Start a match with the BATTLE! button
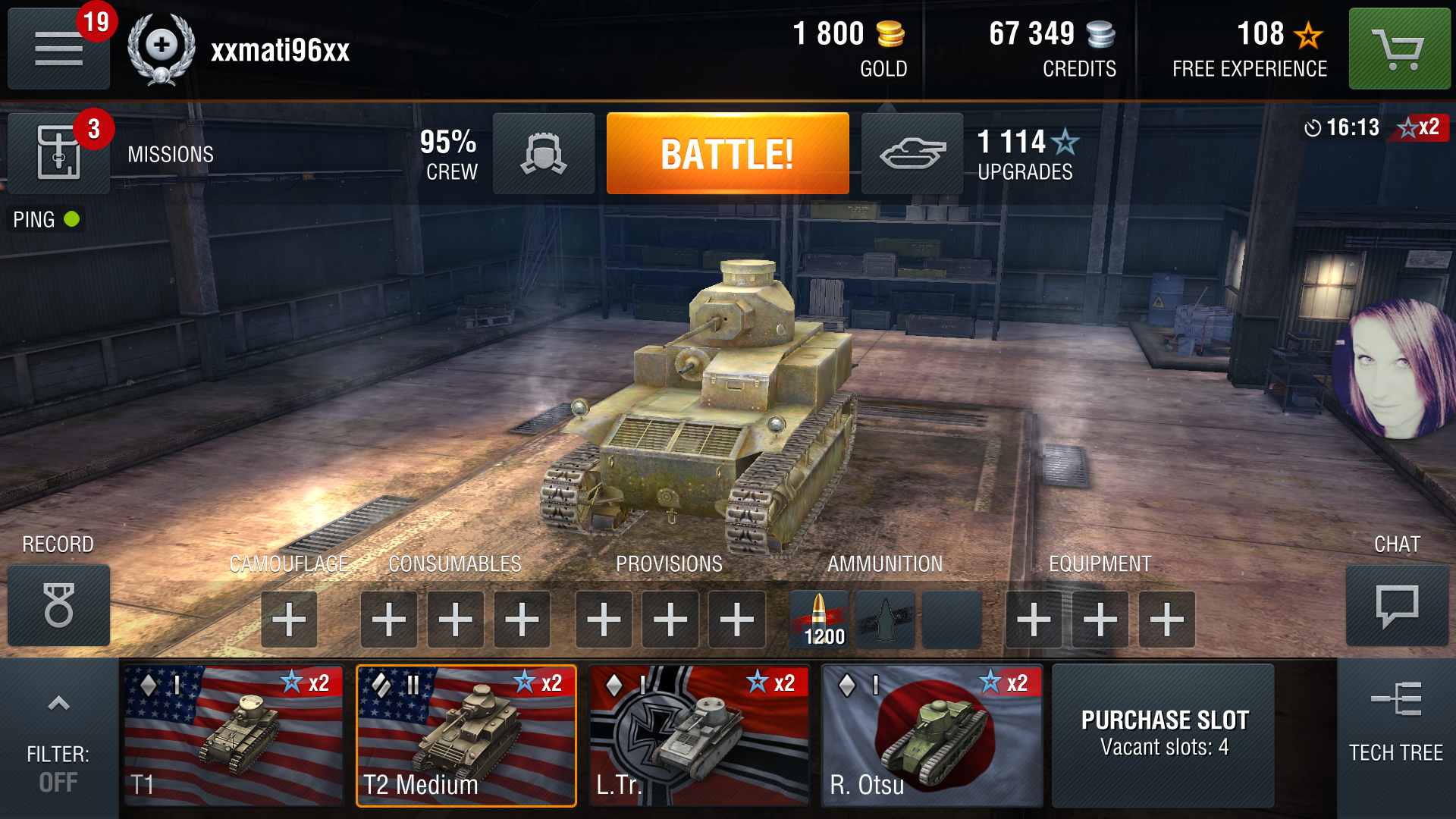1456x819 pixels. click(x=727, y=154)
